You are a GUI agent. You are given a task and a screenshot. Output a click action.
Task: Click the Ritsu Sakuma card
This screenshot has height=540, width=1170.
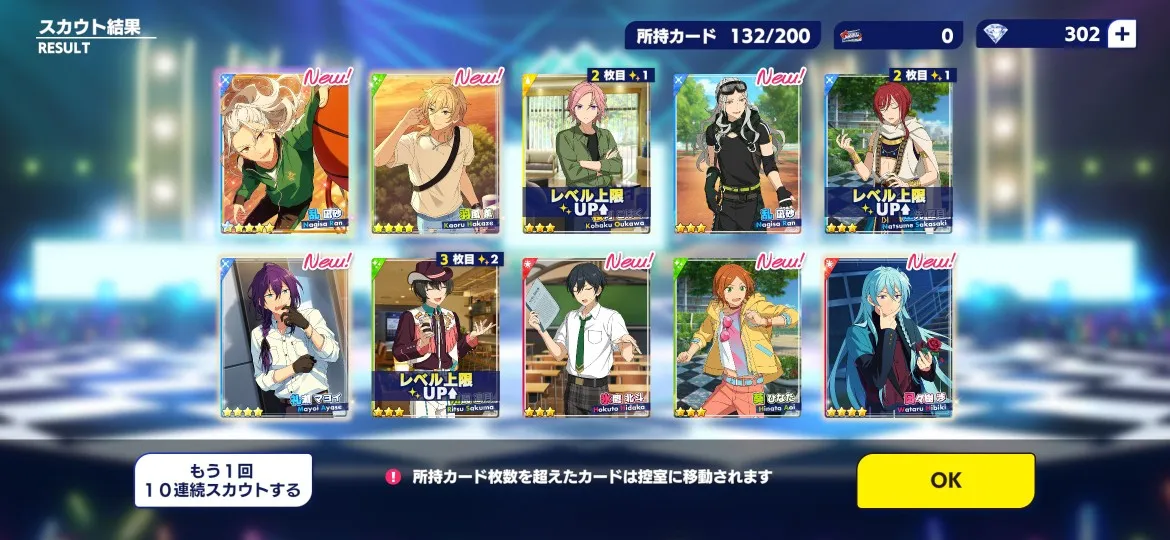click(435, 337)
